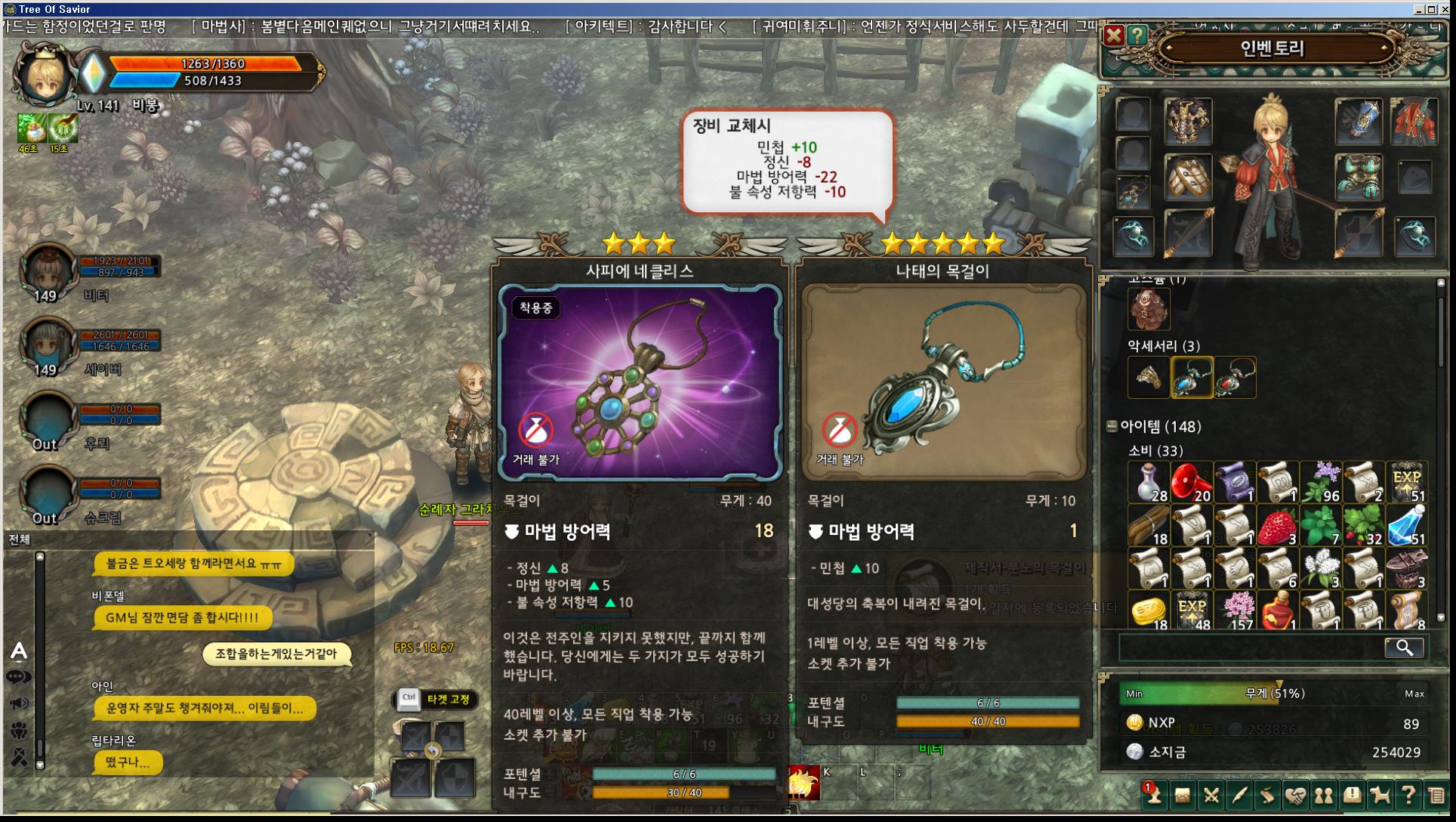Open the companion pet menu
This screenshot has width=1456, height=822.
(1380, 795)
